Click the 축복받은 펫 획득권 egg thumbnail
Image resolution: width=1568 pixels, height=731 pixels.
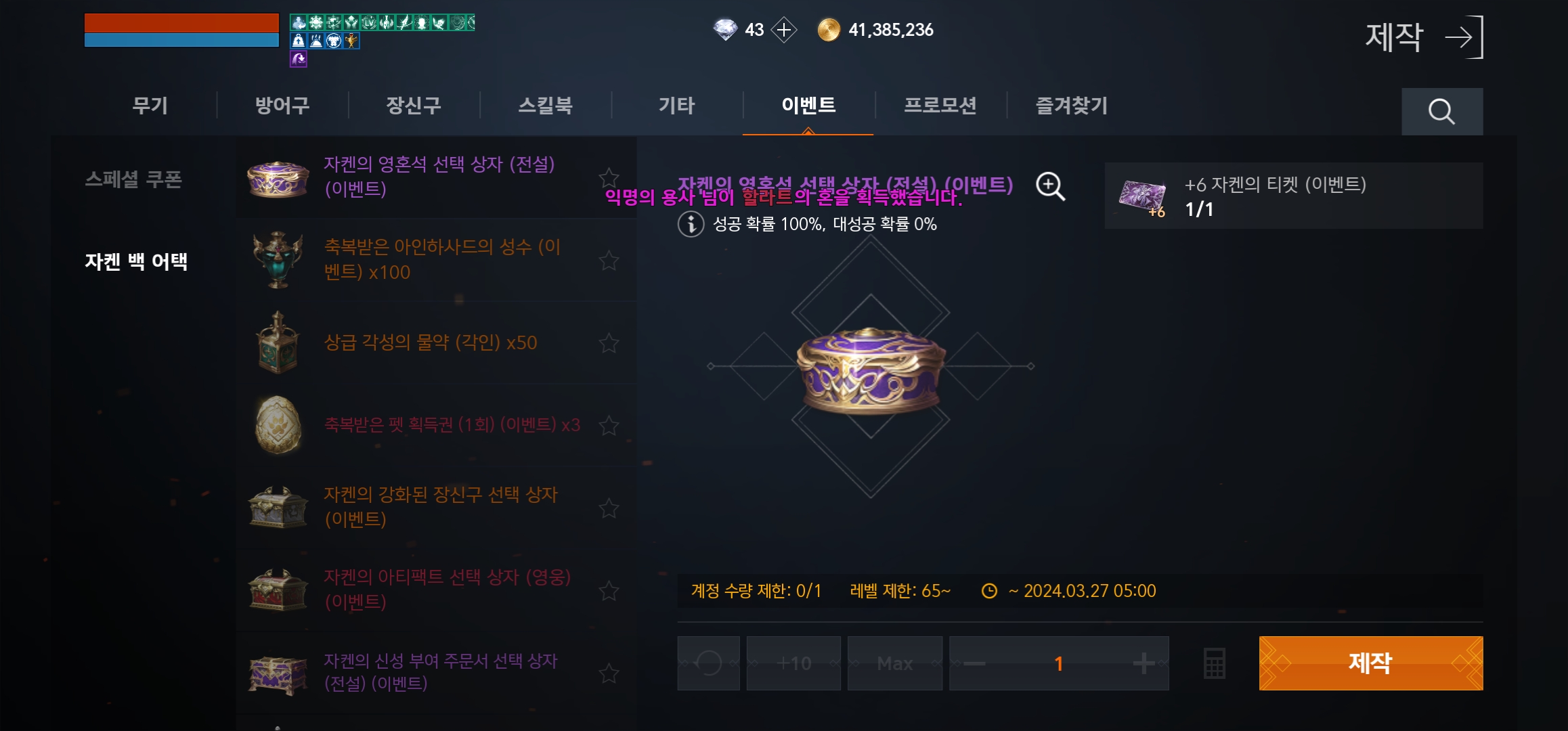[x=278, y=425]
